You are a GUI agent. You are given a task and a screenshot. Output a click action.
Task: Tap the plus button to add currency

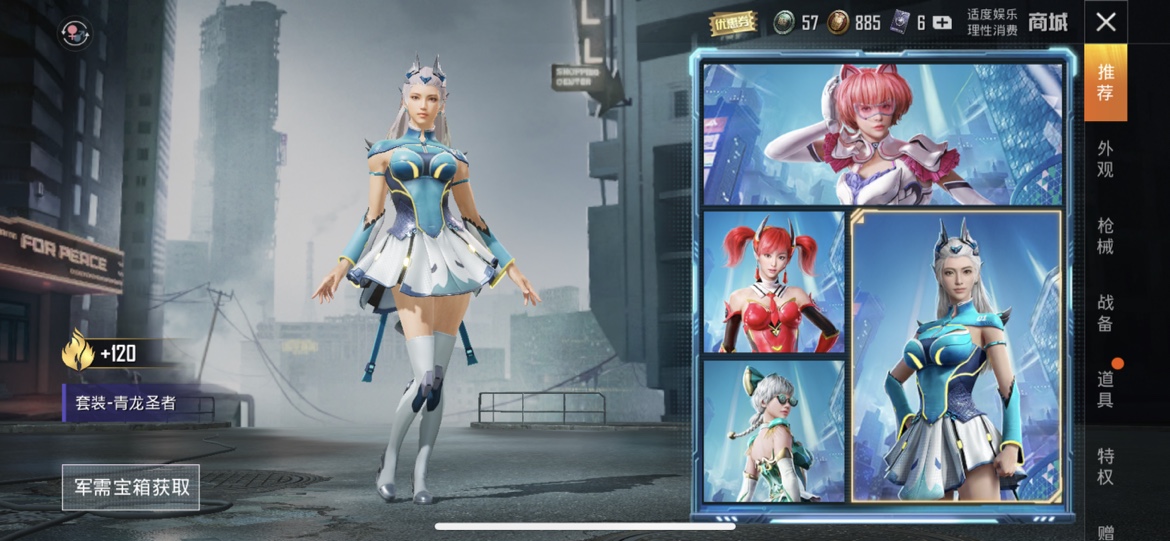tap(942, 22)
